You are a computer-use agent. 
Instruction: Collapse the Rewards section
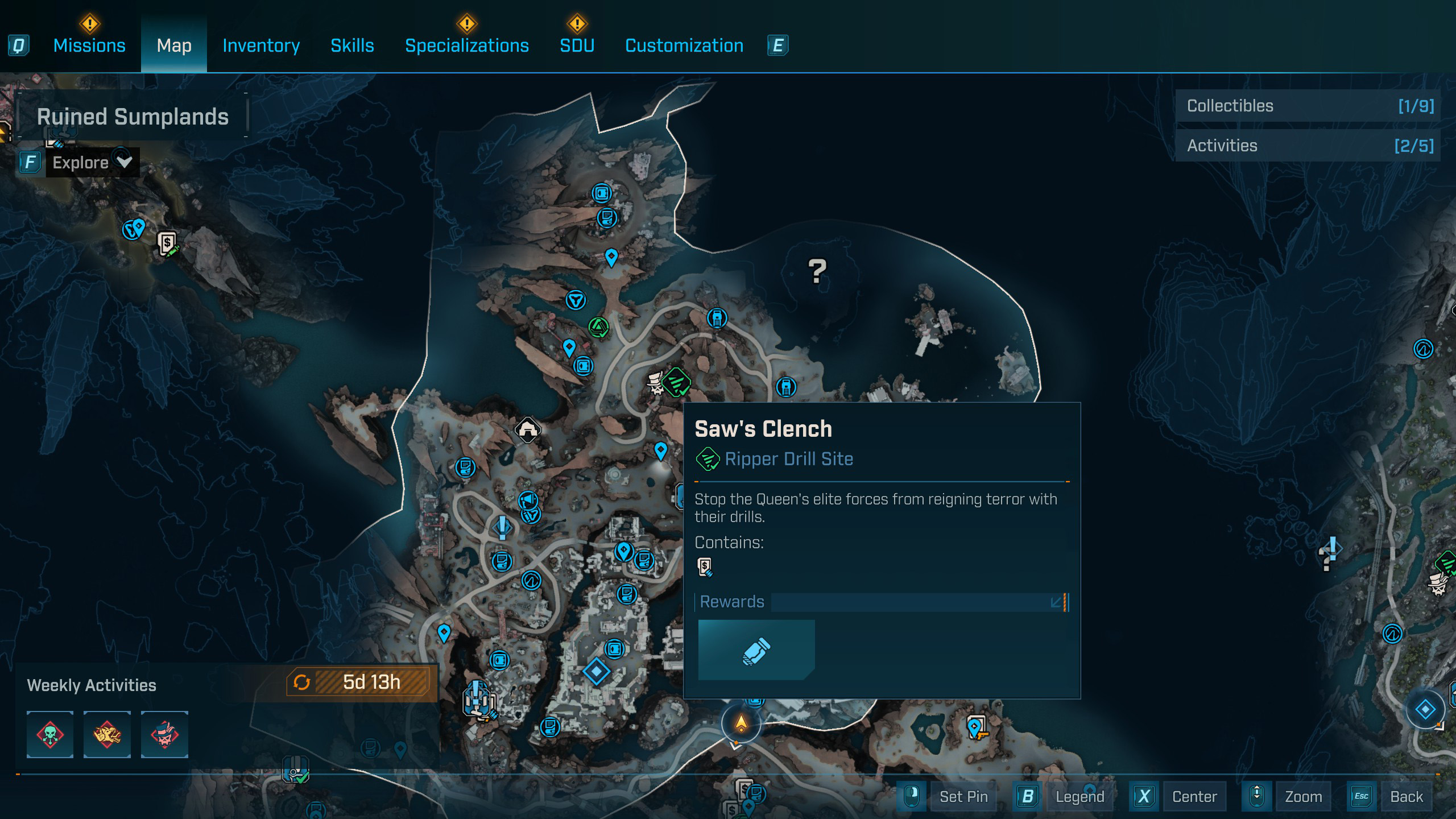pyautogui.click(x=1058, y=602)
